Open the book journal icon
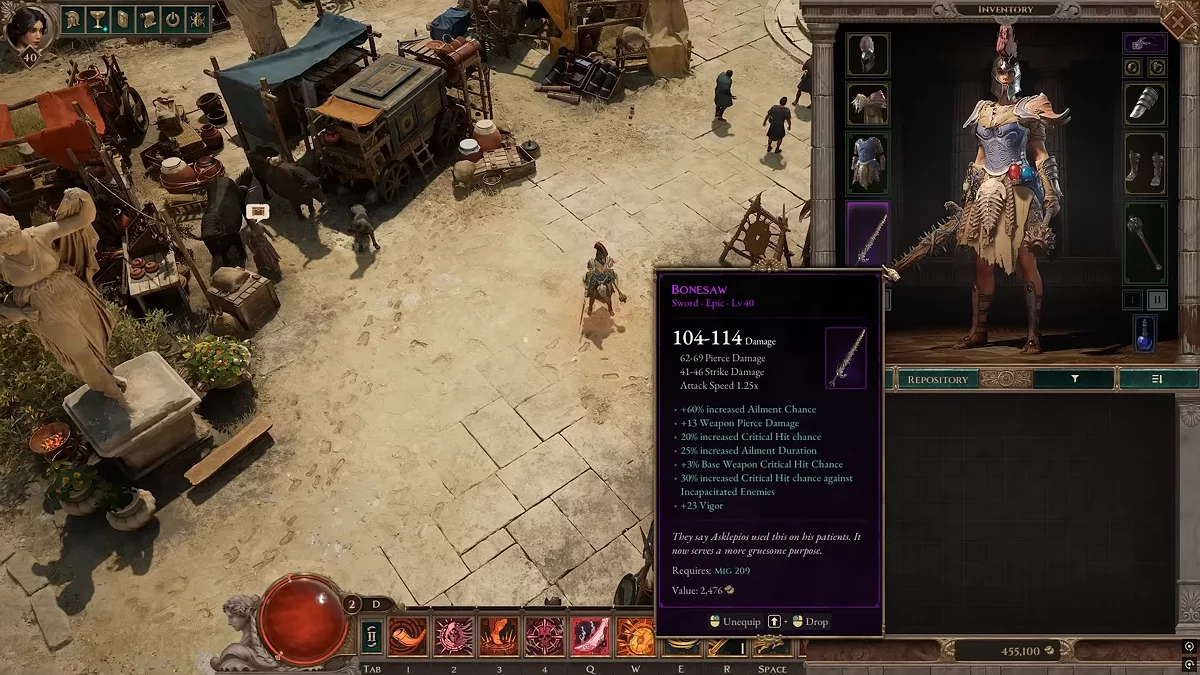 point(123,19)
